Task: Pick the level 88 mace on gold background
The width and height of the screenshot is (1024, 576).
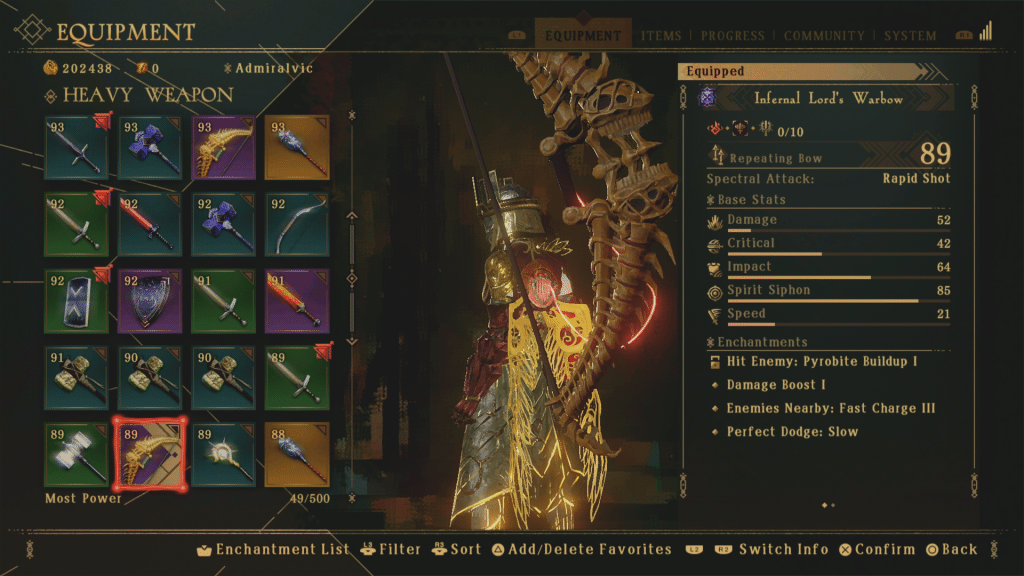Action: coord(297,452)
